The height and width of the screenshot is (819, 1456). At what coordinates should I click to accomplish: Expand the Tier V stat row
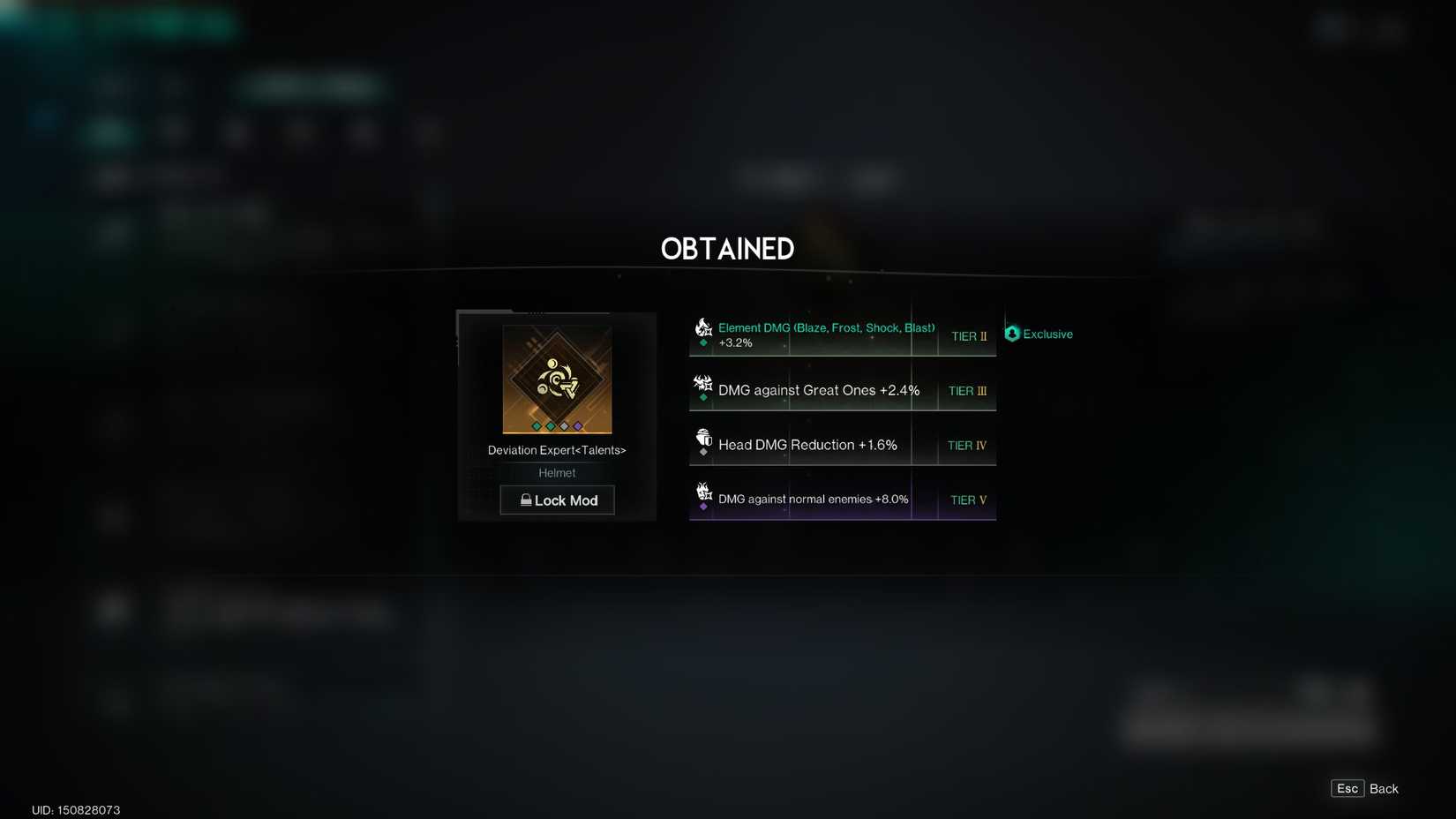pos(842,500)
